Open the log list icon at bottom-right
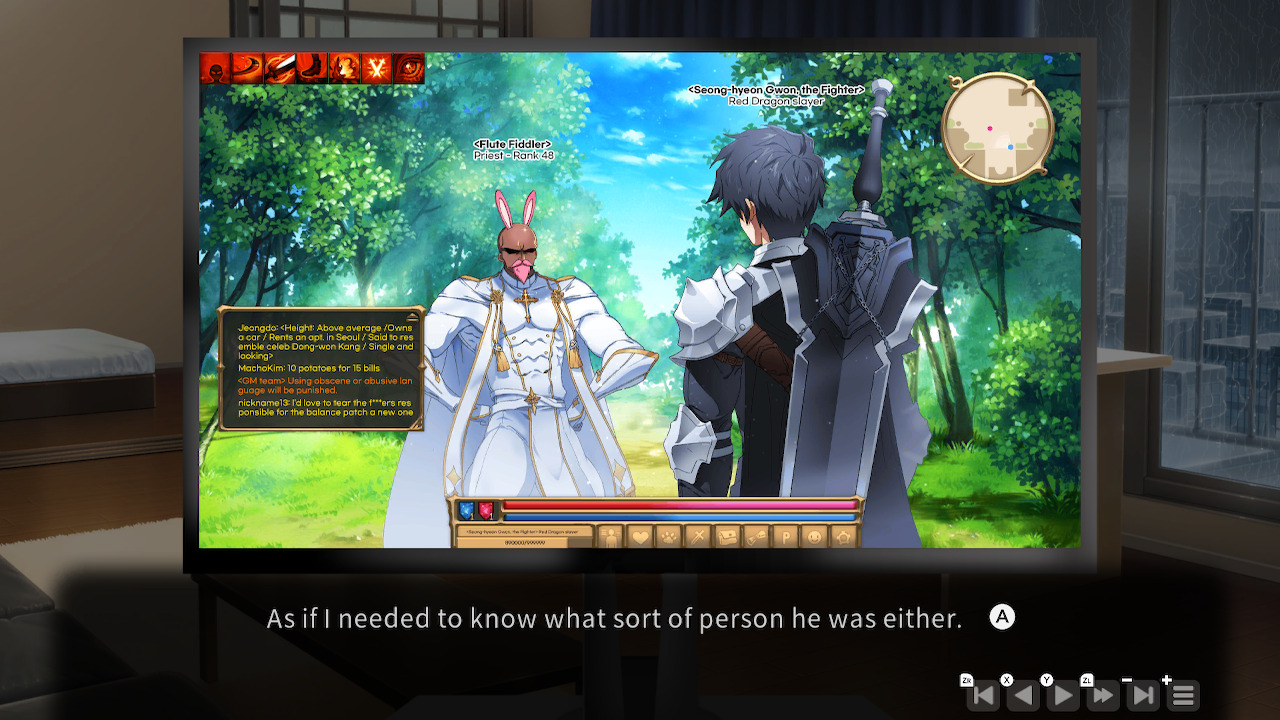1280x720 pixels. (x=1183, y=695)
